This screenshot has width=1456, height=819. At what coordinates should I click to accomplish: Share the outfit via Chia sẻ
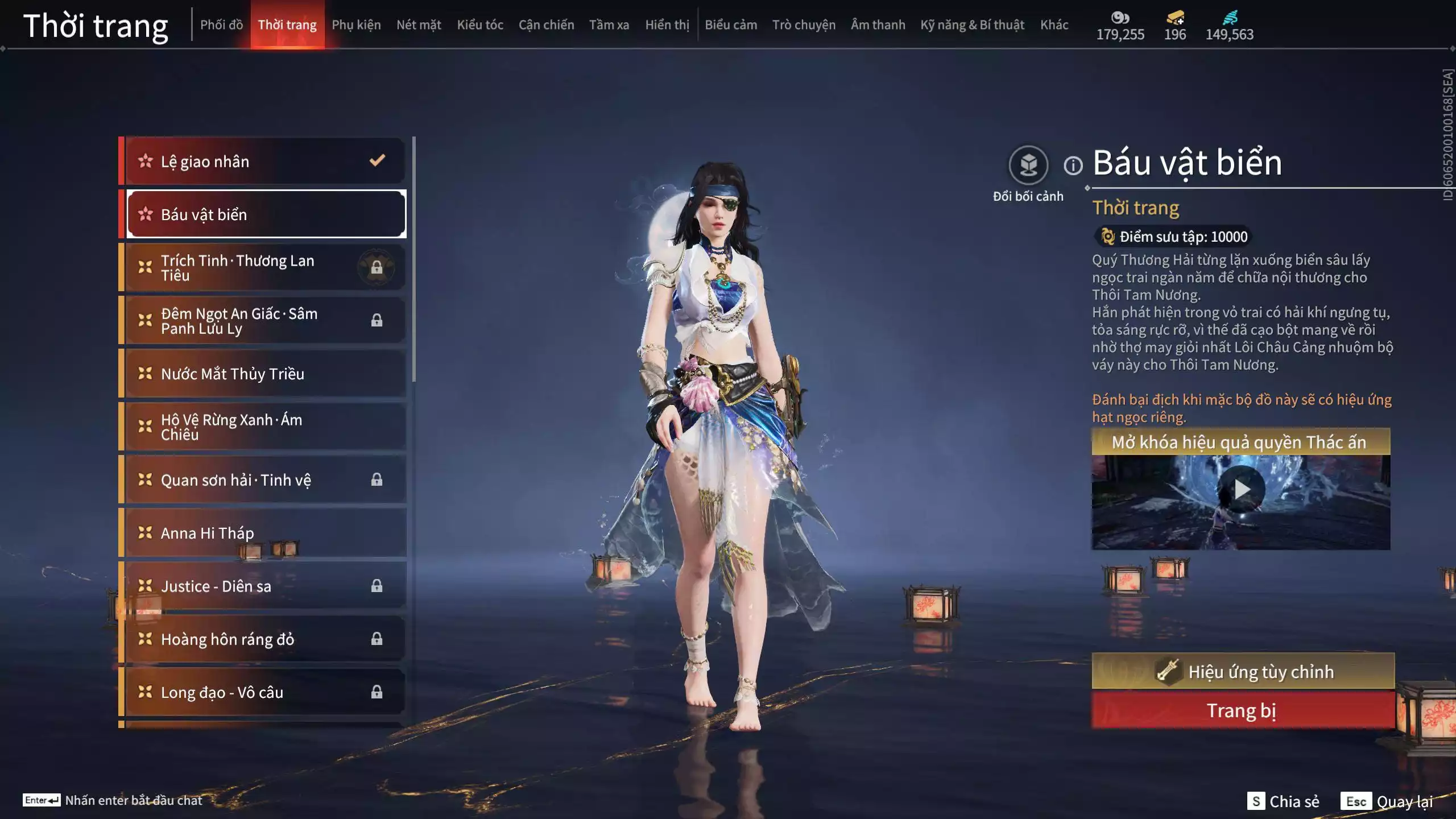tap(1283, 801)
